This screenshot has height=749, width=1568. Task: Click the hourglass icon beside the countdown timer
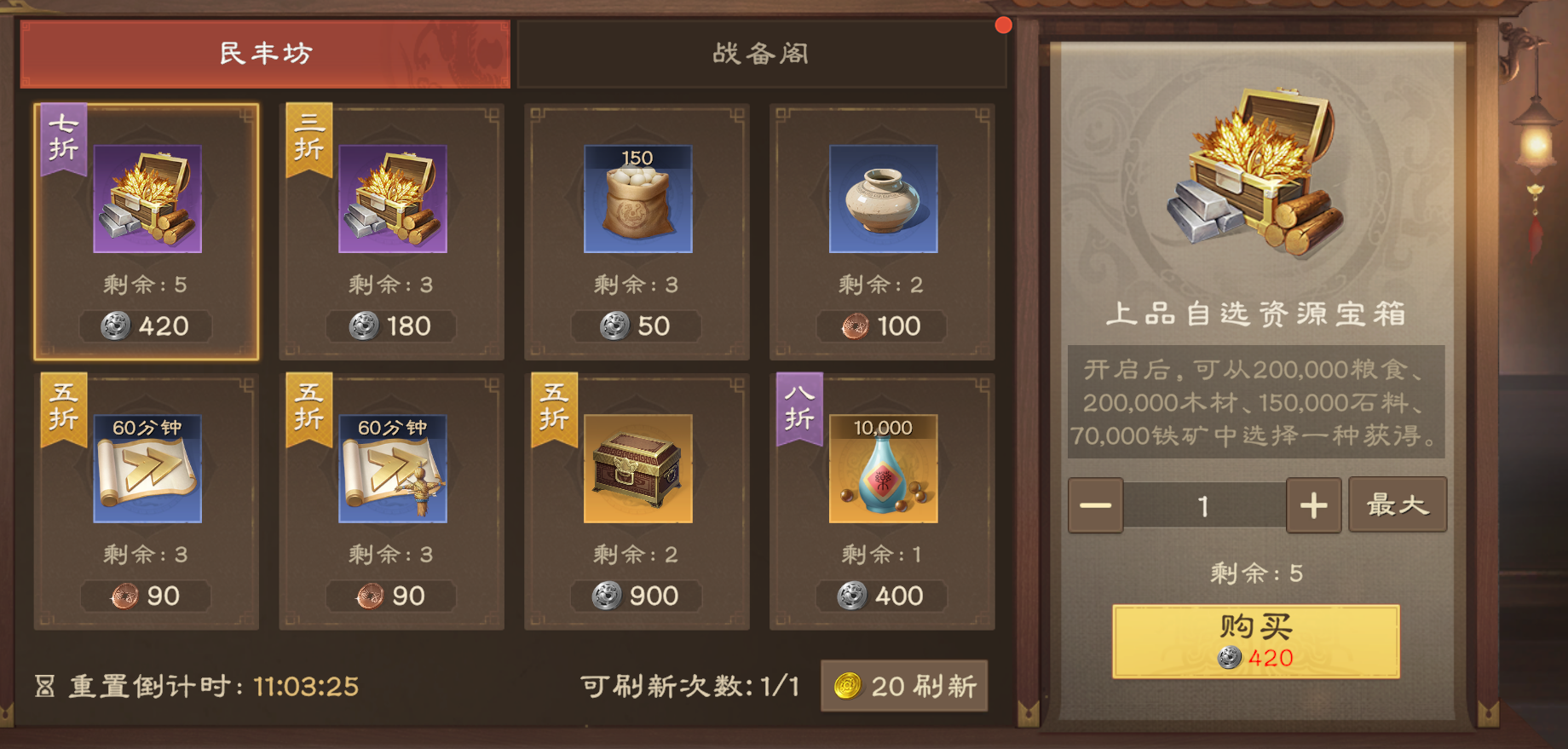pyautogui.click(x=47, y=686)
